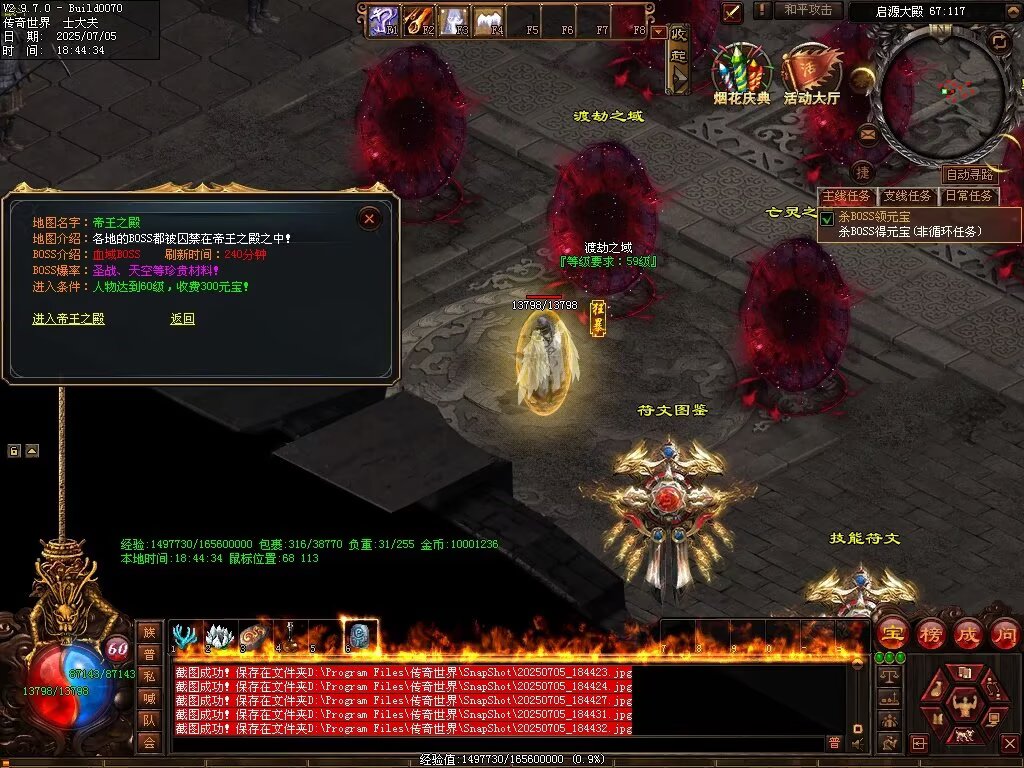Choose the 返回 link in the dialog
The height and width of the screenshot is (768, 1024).
coord(182,319)
